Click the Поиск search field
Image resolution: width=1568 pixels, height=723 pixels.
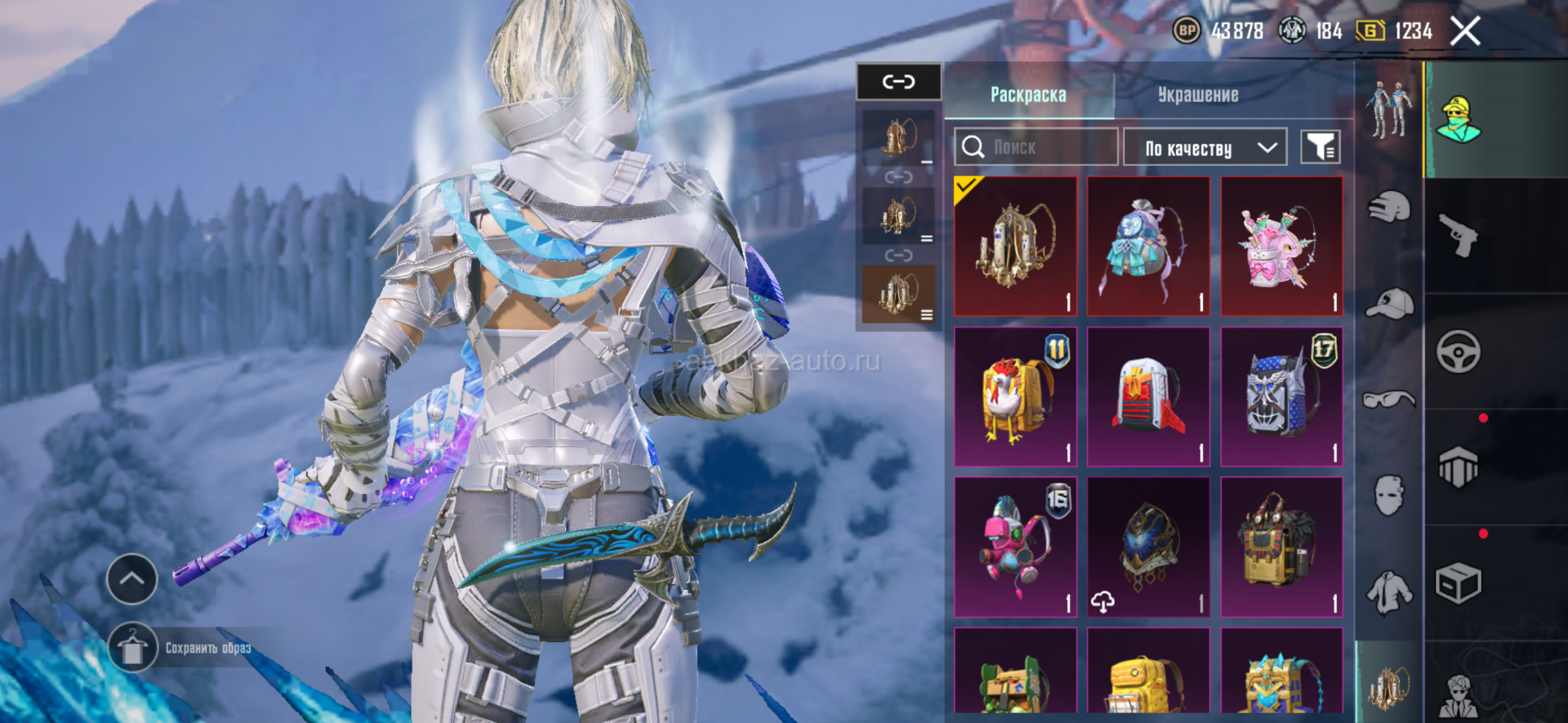(x=1036, y=147)
